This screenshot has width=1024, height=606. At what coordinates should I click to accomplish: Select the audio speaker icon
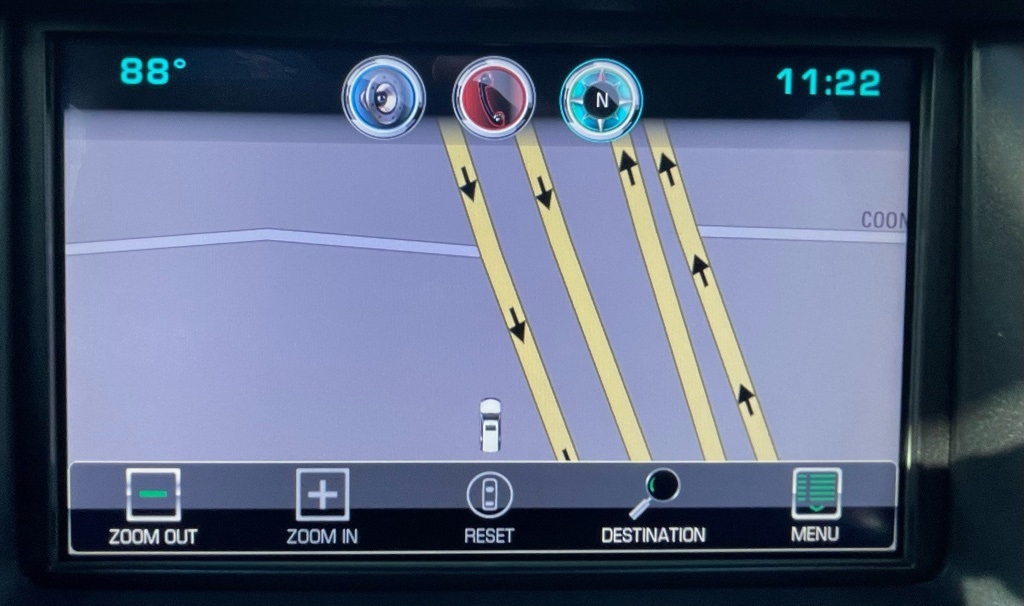point(384,97)
